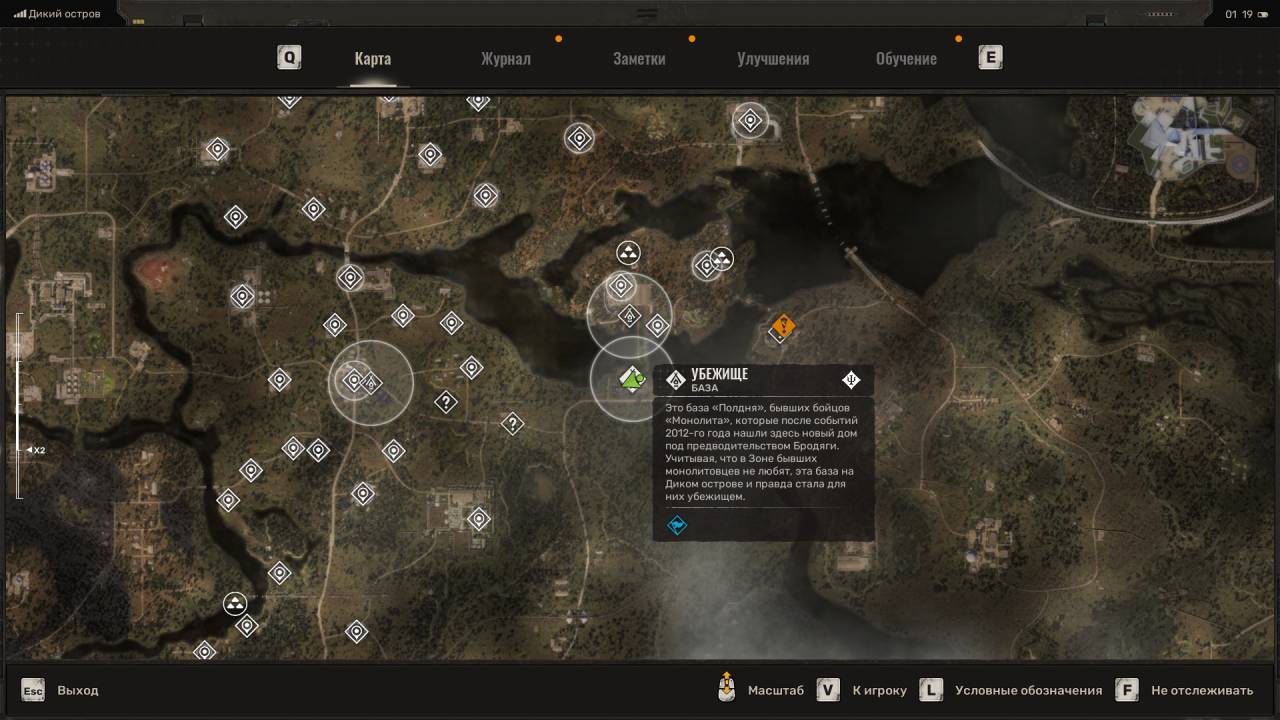Click the blue icon in the Убежище tooltip
Screen dimensions: 1280x720
tap(677, 525)
